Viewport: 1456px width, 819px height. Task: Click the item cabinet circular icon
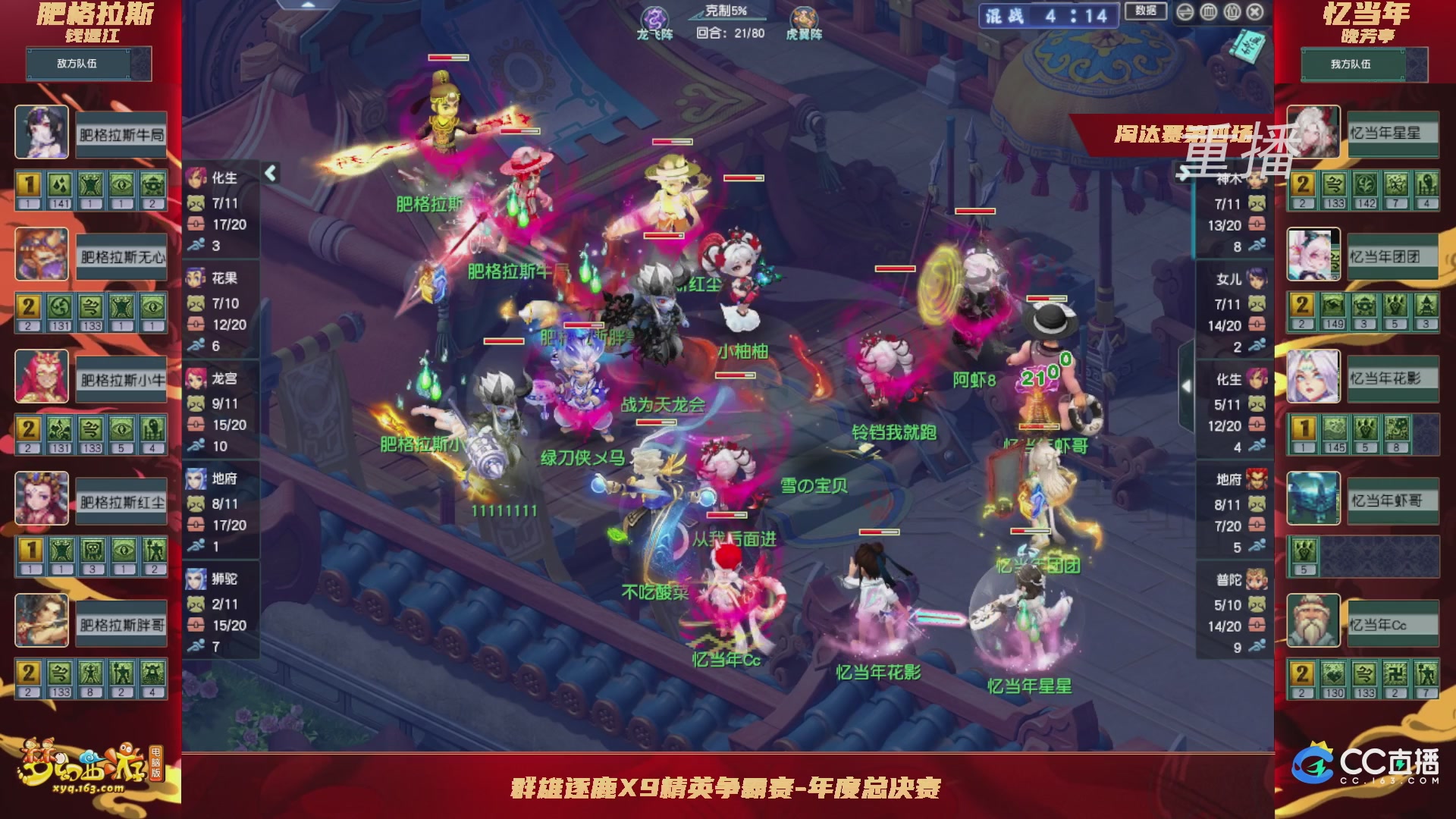1232,12
